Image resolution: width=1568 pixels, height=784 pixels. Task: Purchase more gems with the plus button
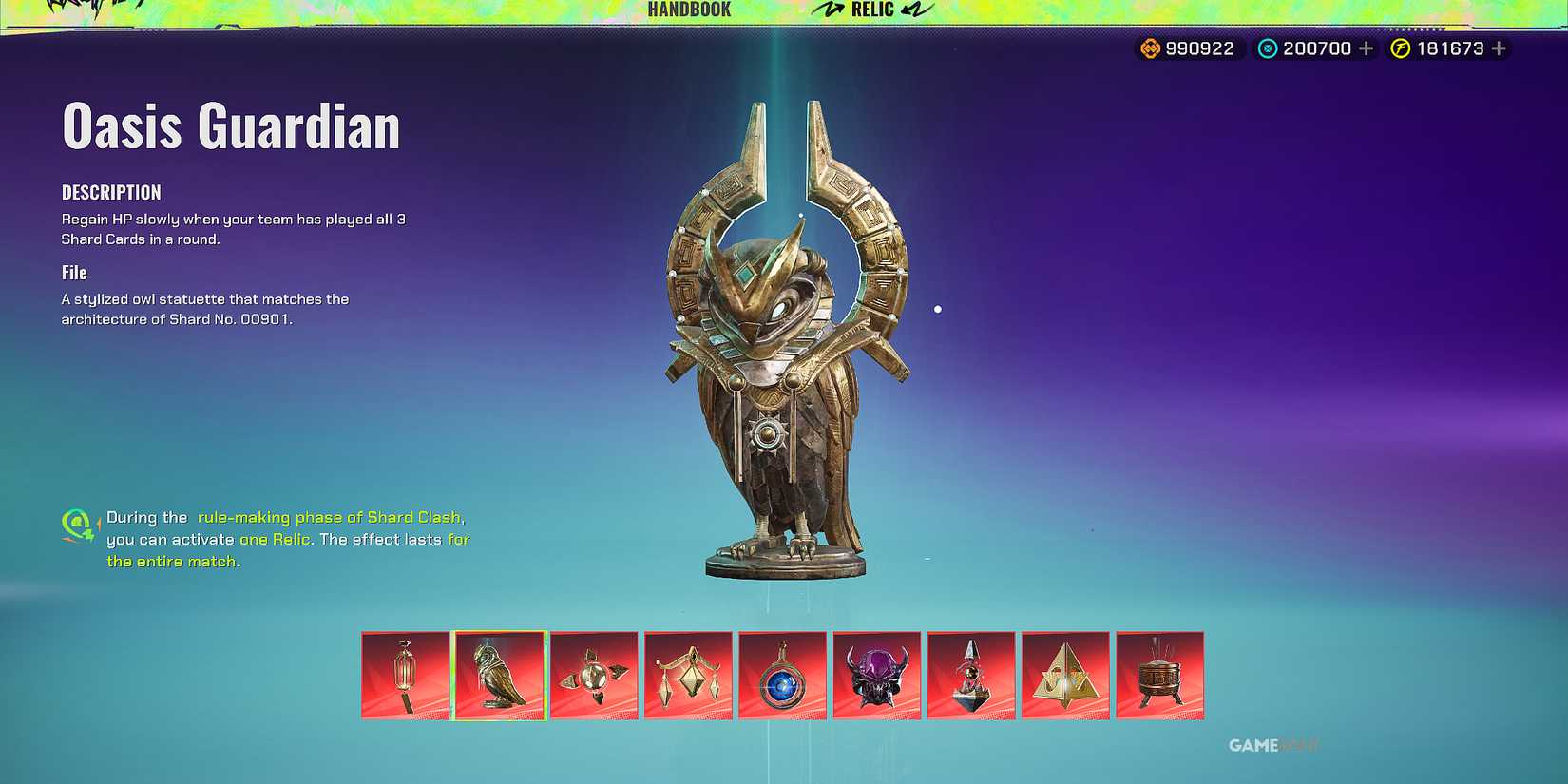1366,48
